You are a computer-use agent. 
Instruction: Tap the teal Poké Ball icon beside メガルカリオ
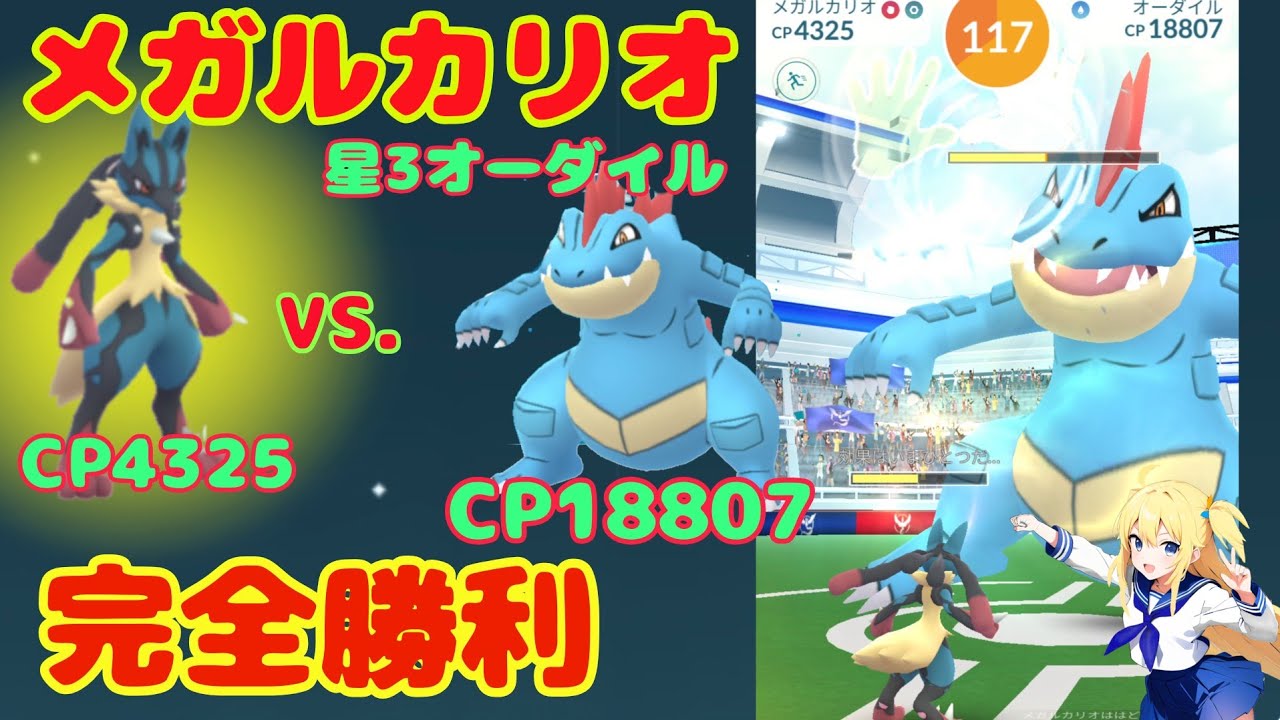point(913,9)
